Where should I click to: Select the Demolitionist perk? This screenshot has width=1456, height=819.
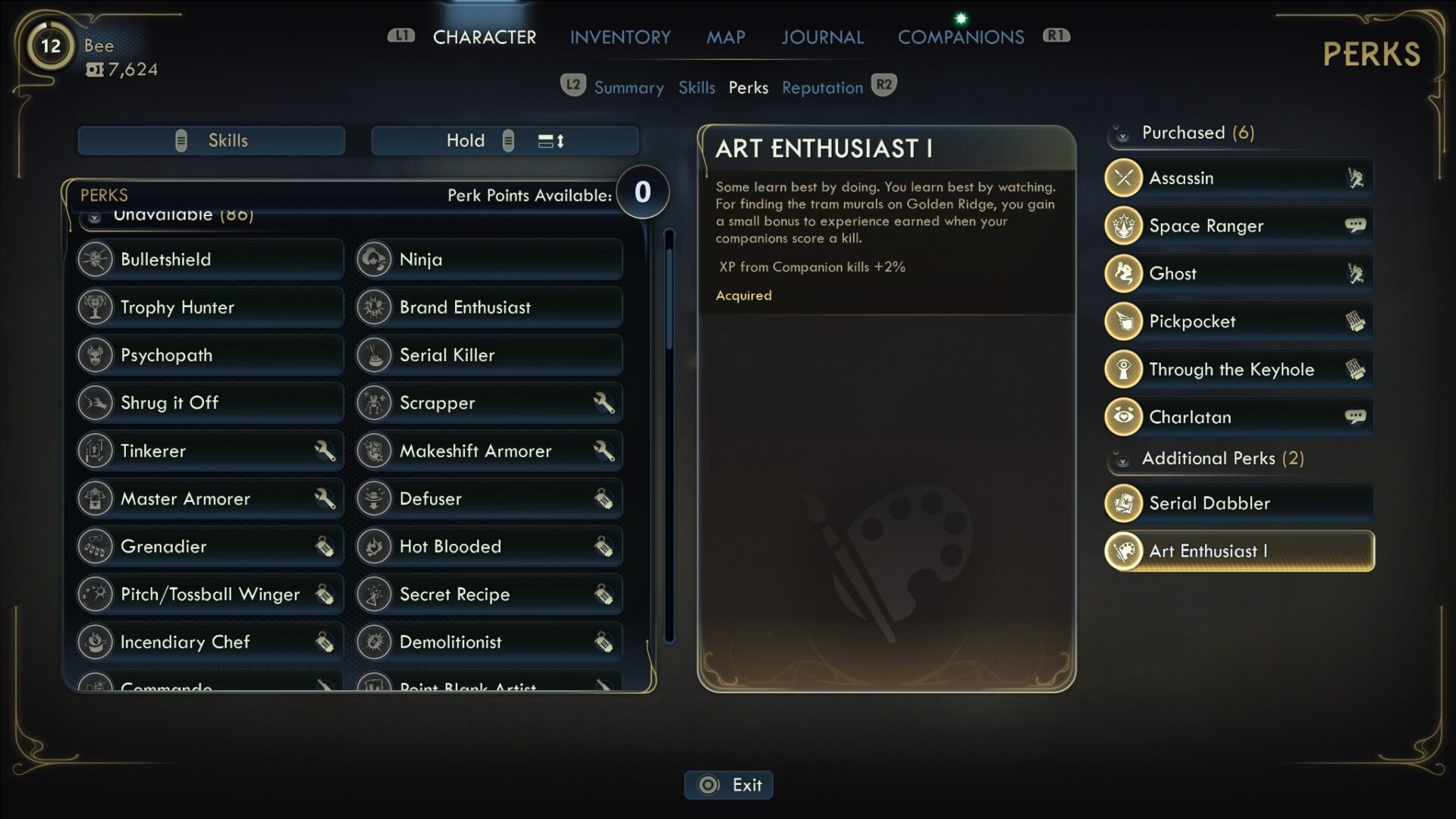pos(488,642)
